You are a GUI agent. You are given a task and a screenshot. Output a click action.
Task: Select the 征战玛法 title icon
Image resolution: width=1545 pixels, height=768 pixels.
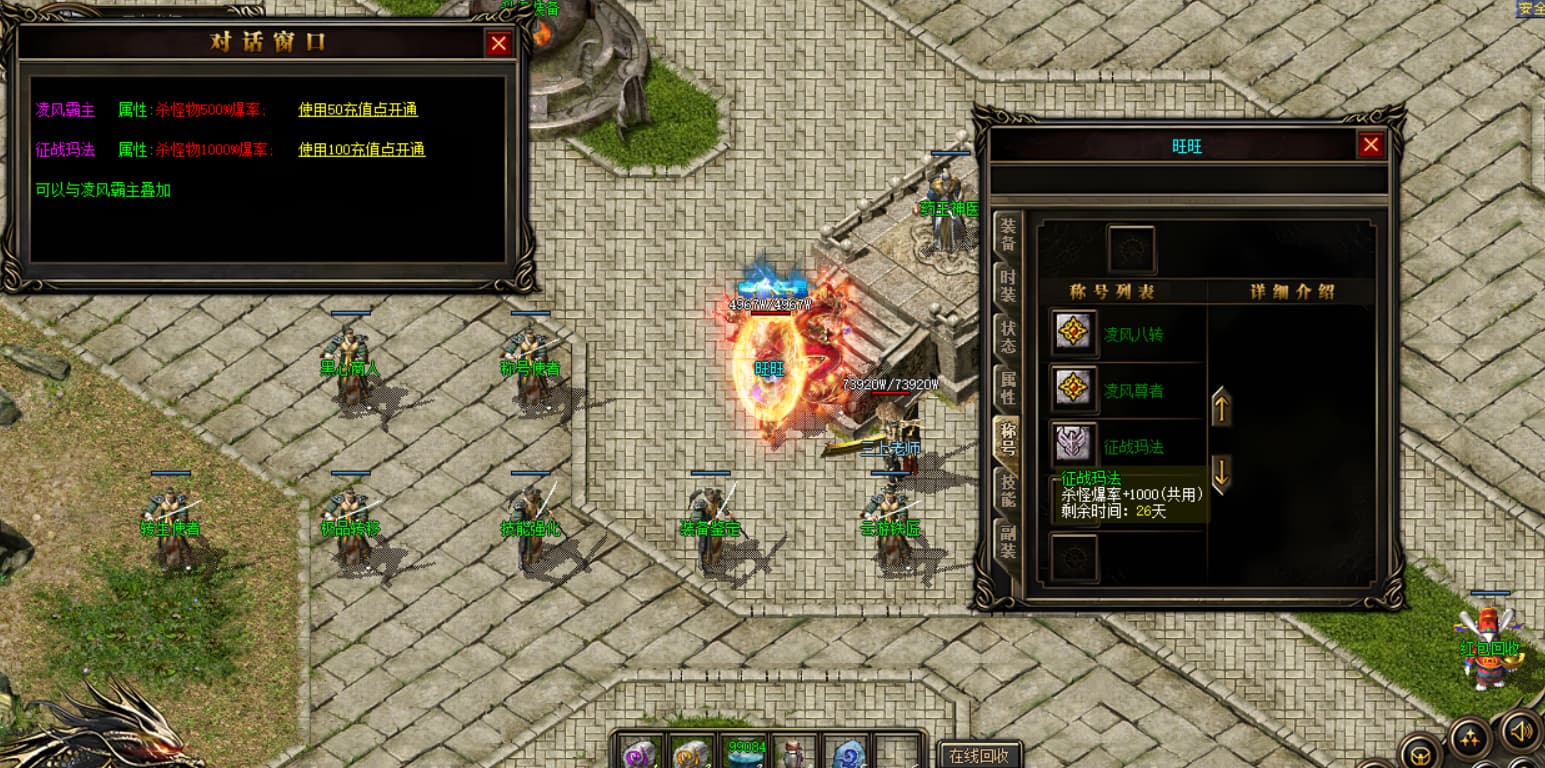1075,444
